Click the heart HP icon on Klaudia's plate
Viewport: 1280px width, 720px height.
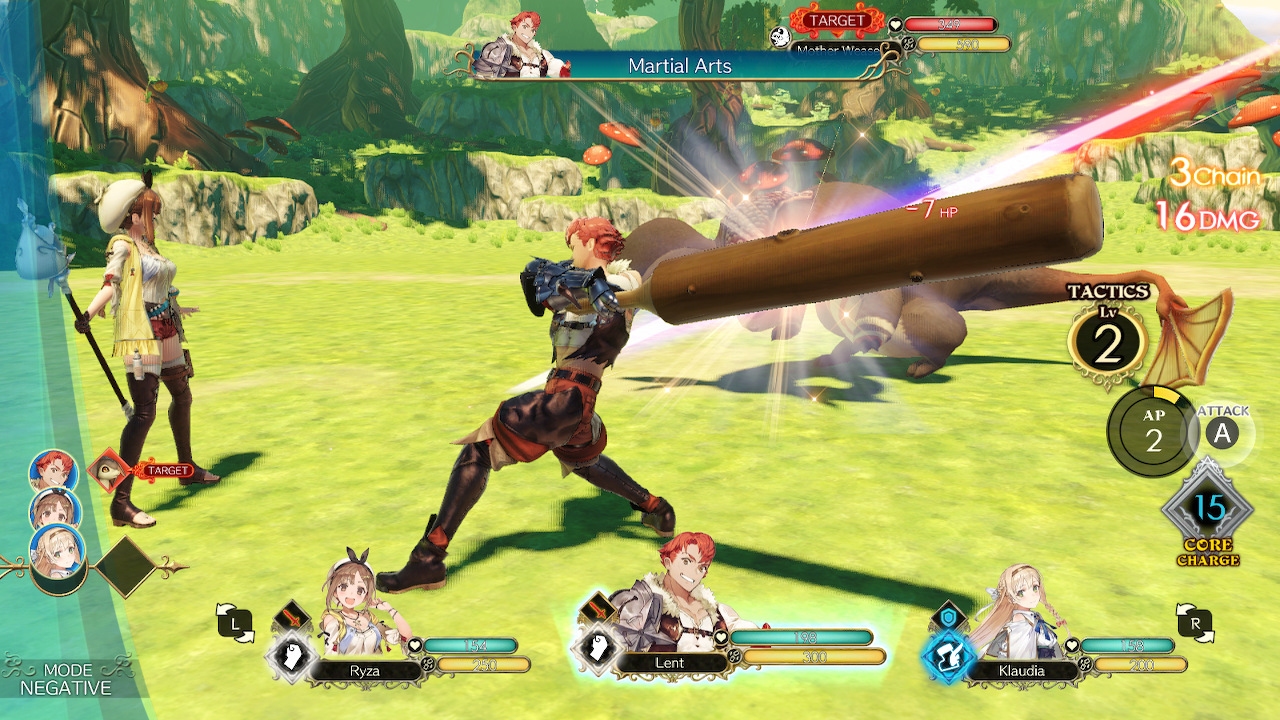(x=1071, y=646)
